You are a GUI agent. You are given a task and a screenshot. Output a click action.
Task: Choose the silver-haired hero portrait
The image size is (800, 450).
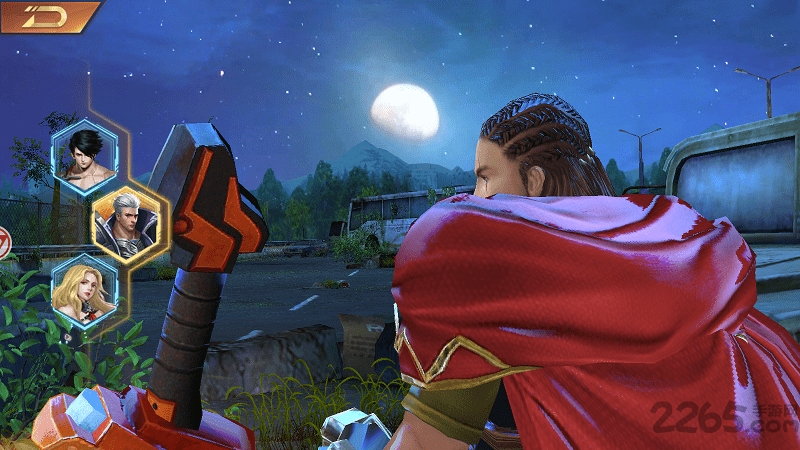click(125, 223)
